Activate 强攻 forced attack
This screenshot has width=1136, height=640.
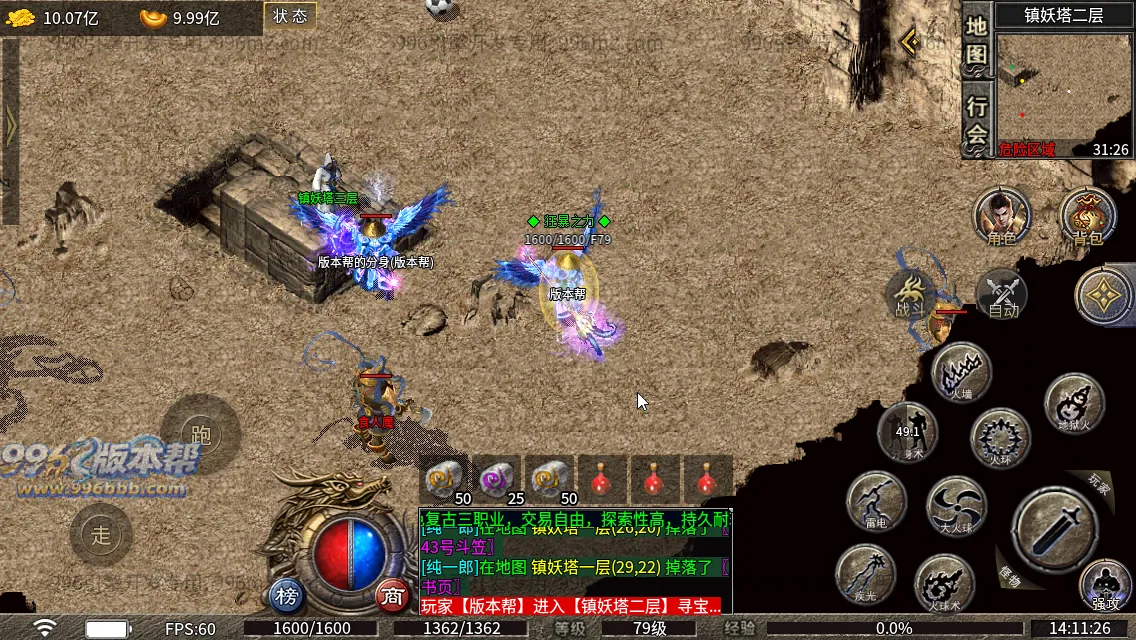click(x=1105, y=586)
